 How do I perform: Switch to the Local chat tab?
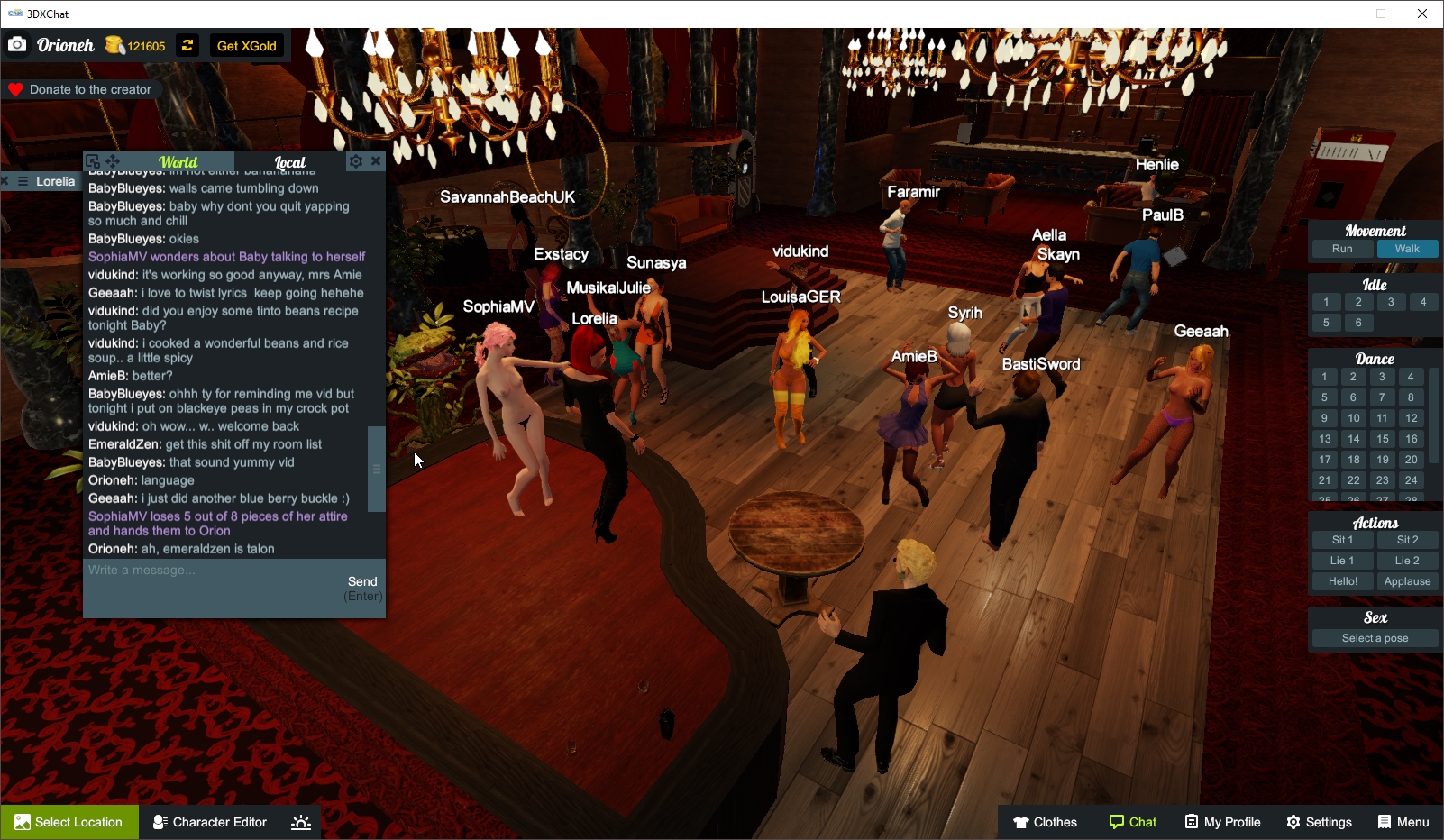pos(290,162)
